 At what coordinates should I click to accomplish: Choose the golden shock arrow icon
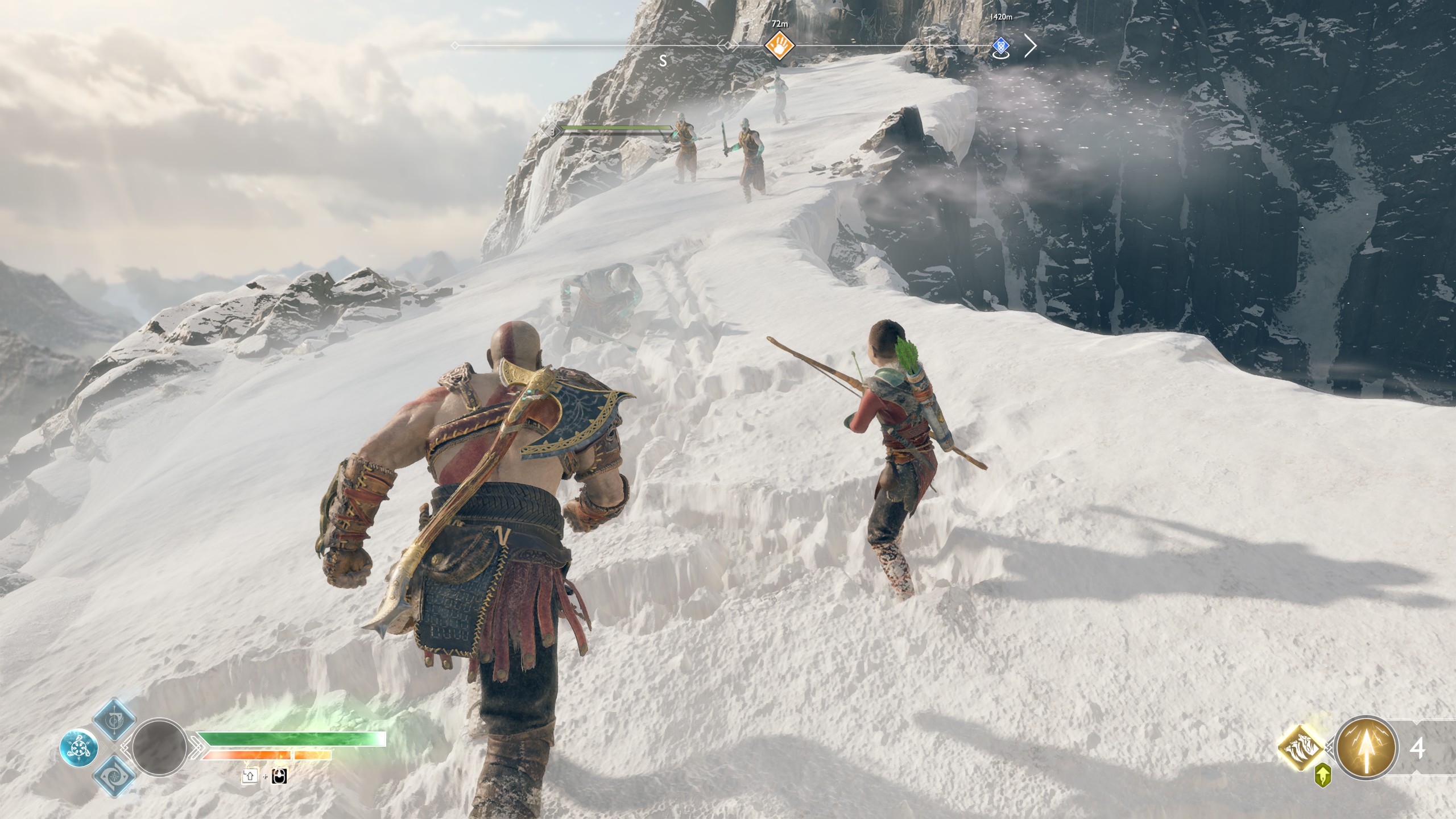tap(1365, 747)
